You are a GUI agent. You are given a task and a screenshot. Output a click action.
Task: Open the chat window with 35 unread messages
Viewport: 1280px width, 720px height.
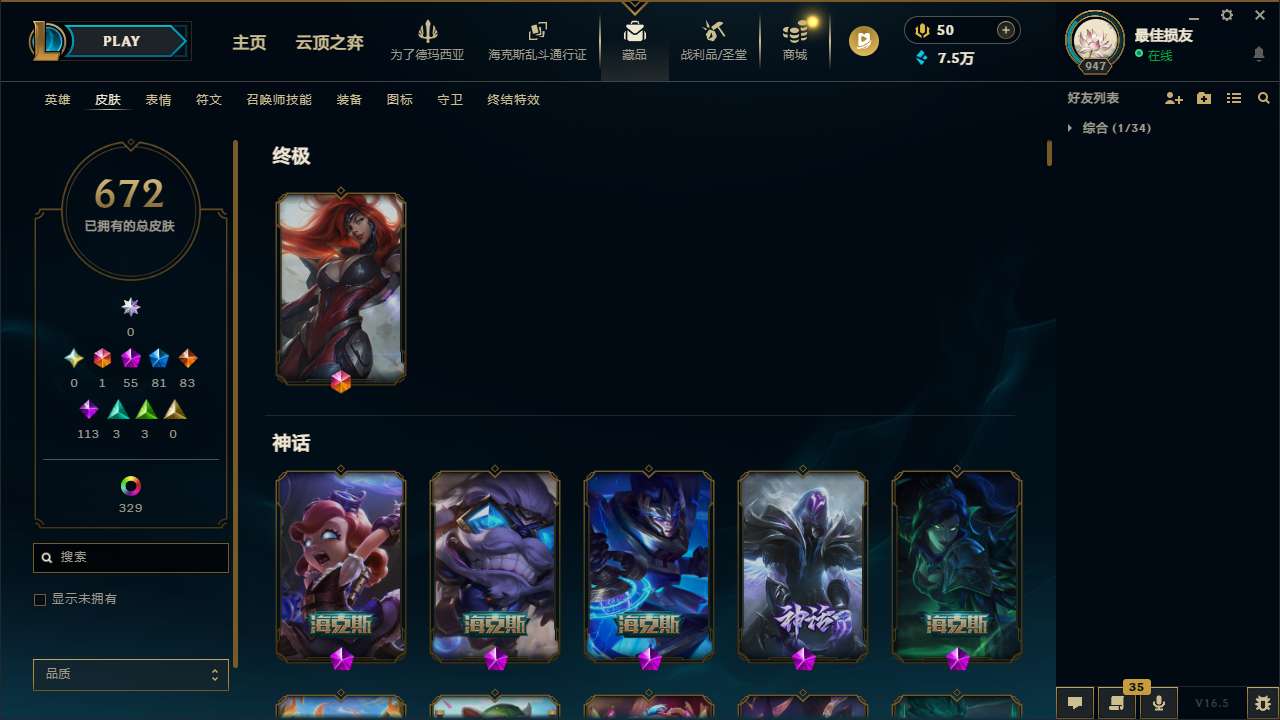click(x=1117, y=702)
